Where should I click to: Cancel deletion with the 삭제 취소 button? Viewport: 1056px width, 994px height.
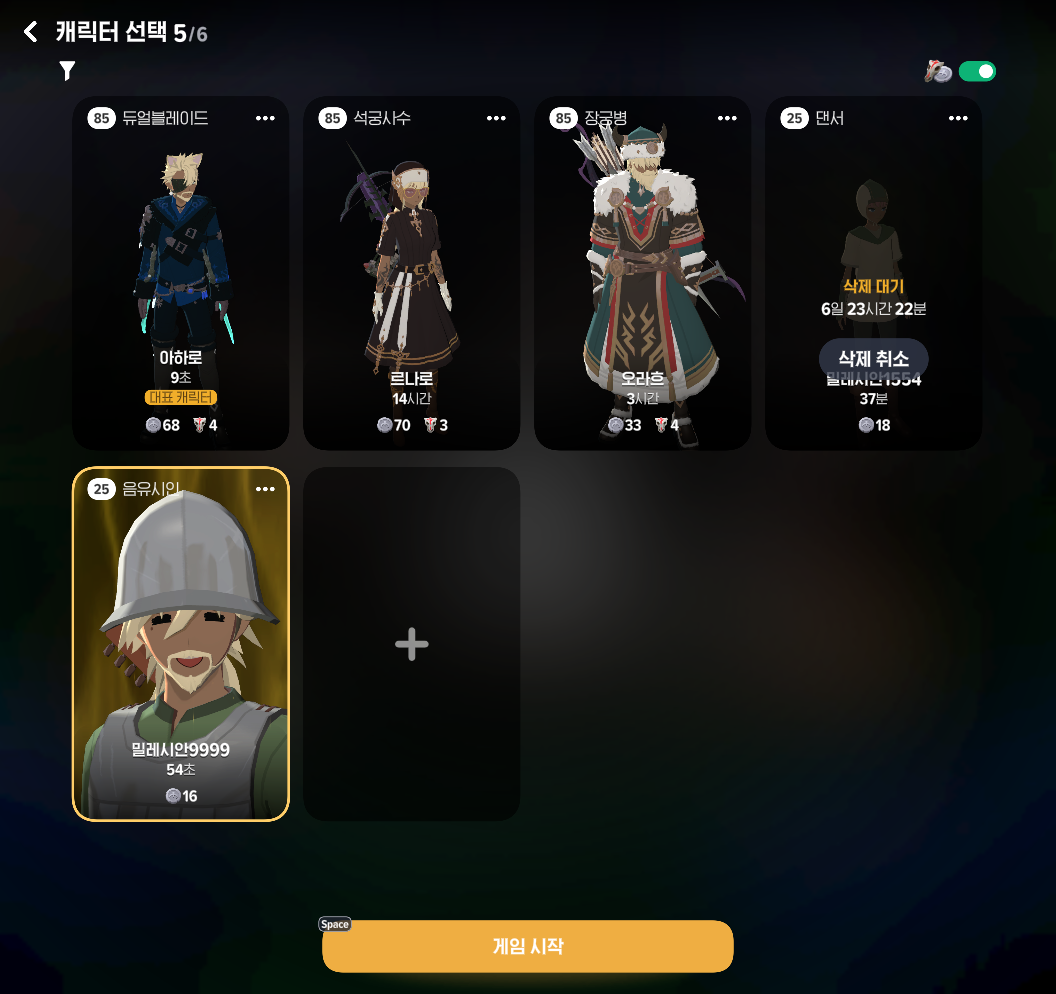tap(873, 358)
